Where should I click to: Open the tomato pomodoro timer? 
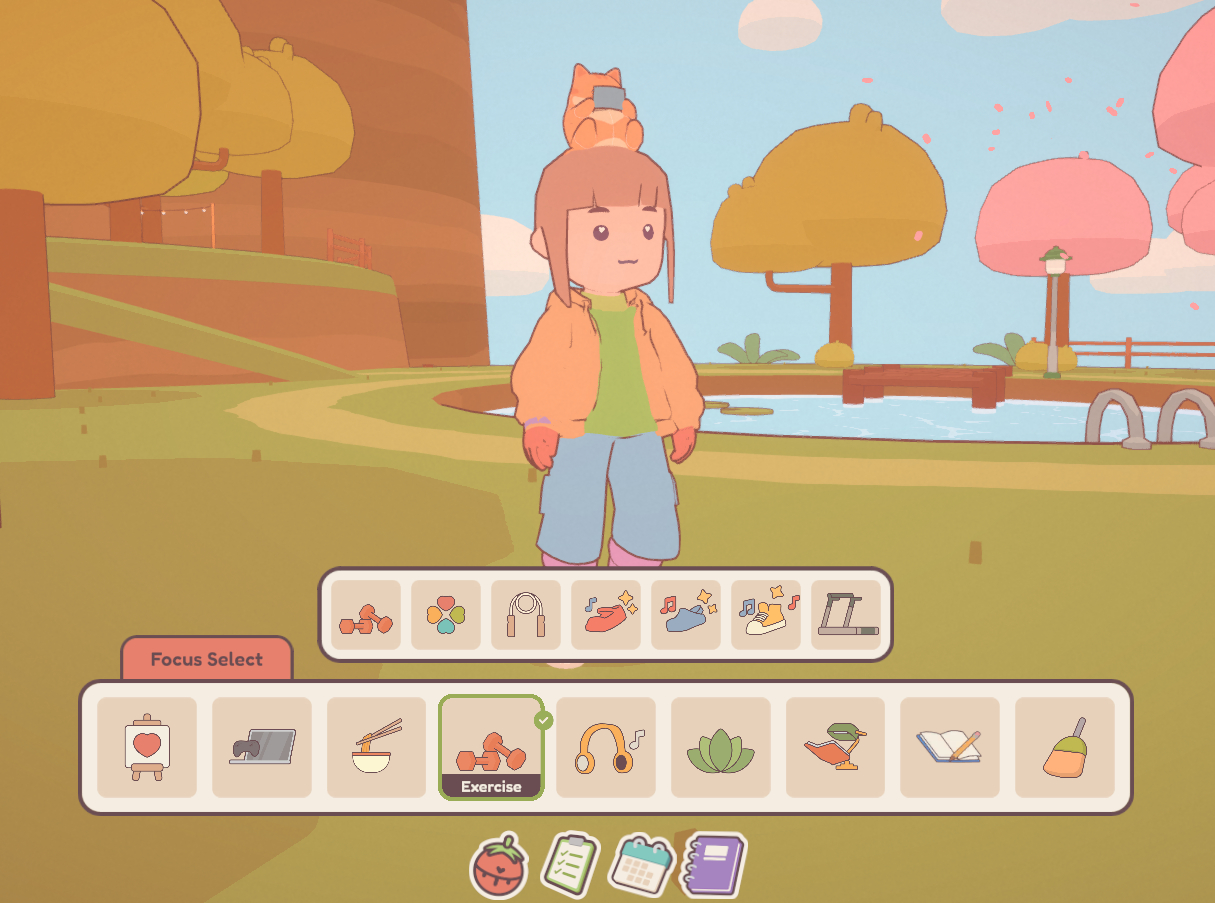click(498, 865)
